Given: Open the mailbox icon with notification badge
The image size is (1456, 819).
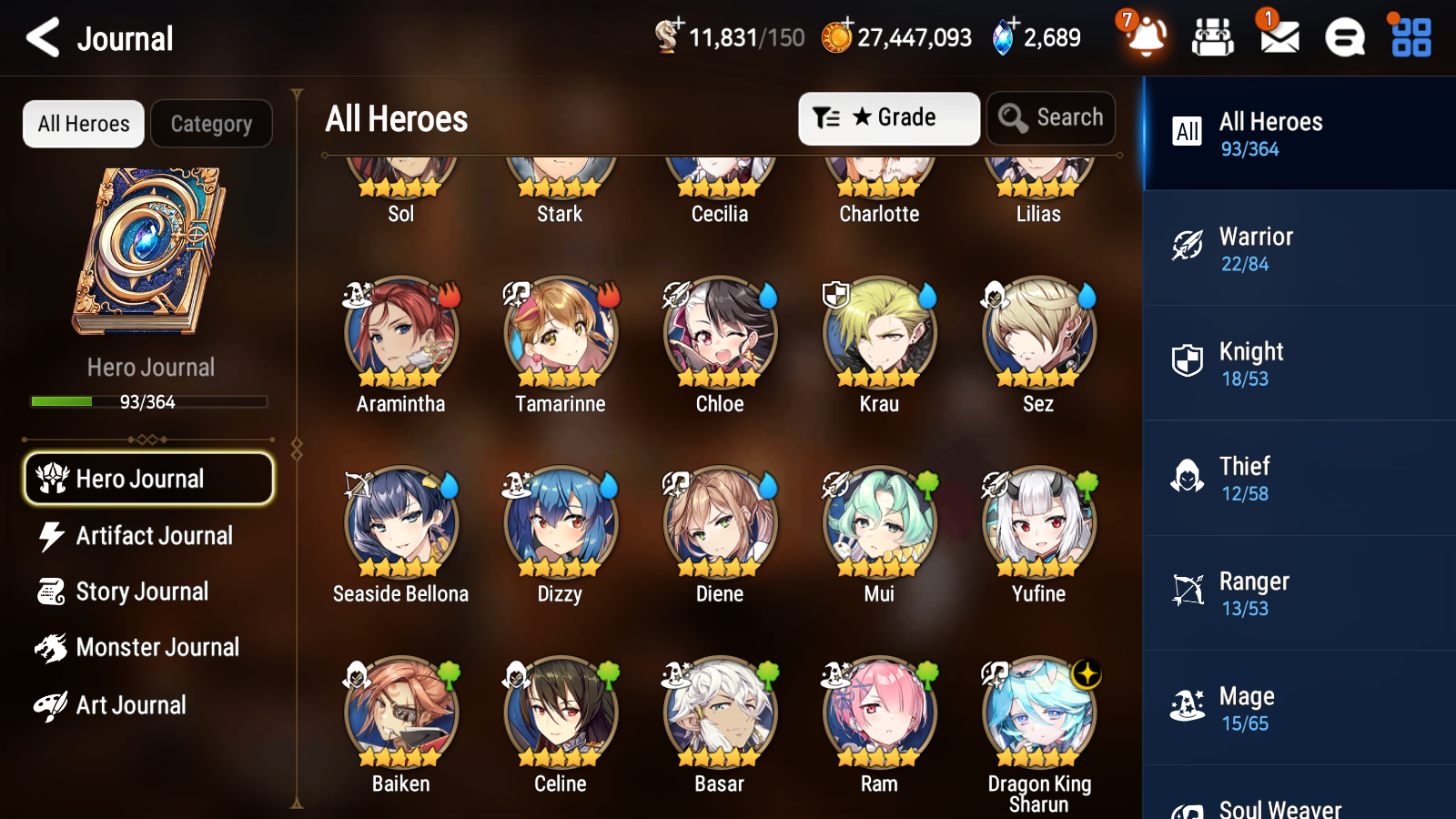Looking at the screenshot, I should coord(1278,37).
